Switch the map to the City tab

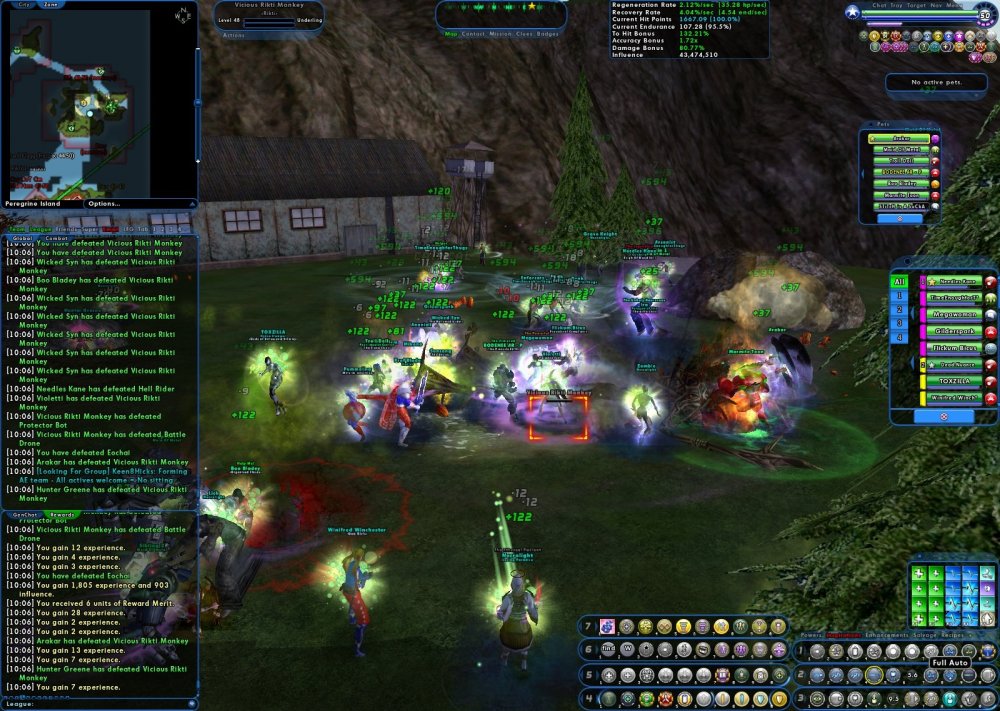(x=21, y=4)
